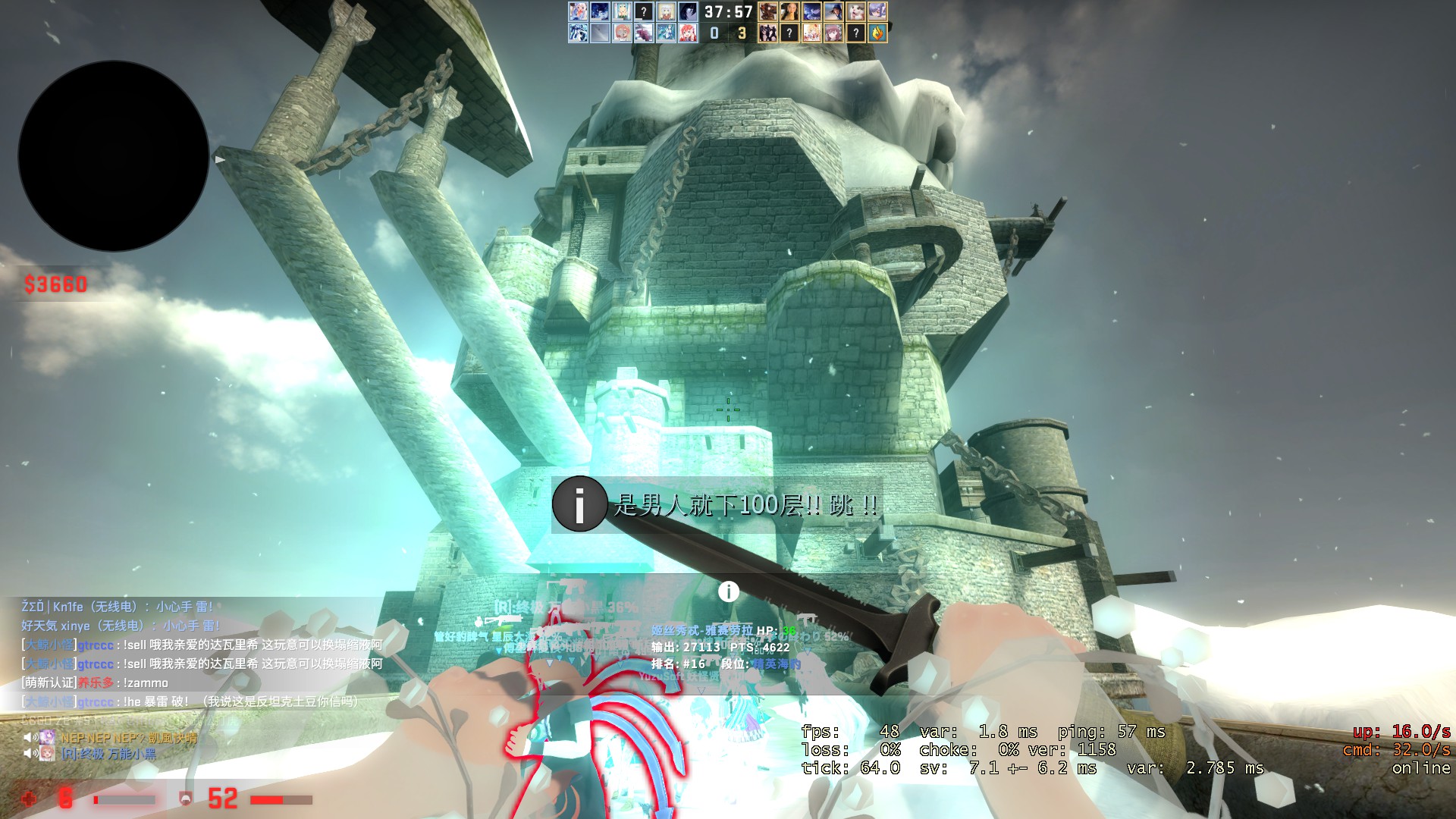Image resolution: width=1456 pixels, height=819 pixels.
Task: Select the hamster player avatar
Action: point(855,11)
